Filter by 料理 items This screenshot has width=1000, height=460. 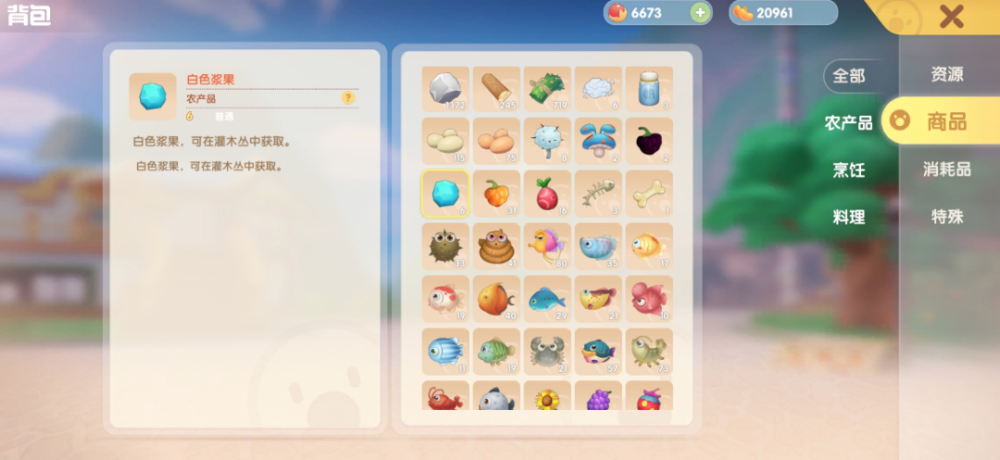pos(848,217)
